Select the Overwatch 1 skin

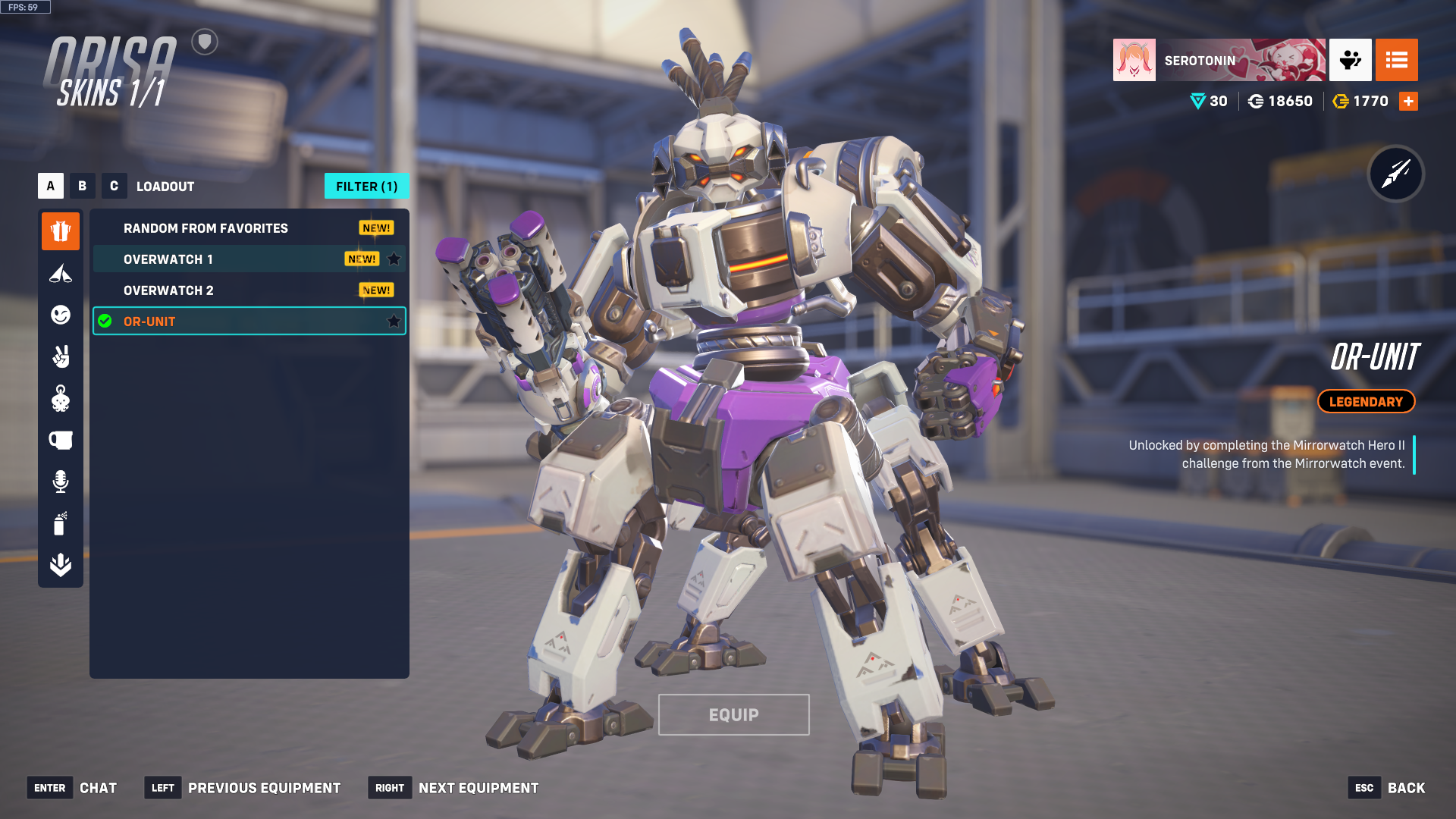pyautogui.click(x=168, y=259)
